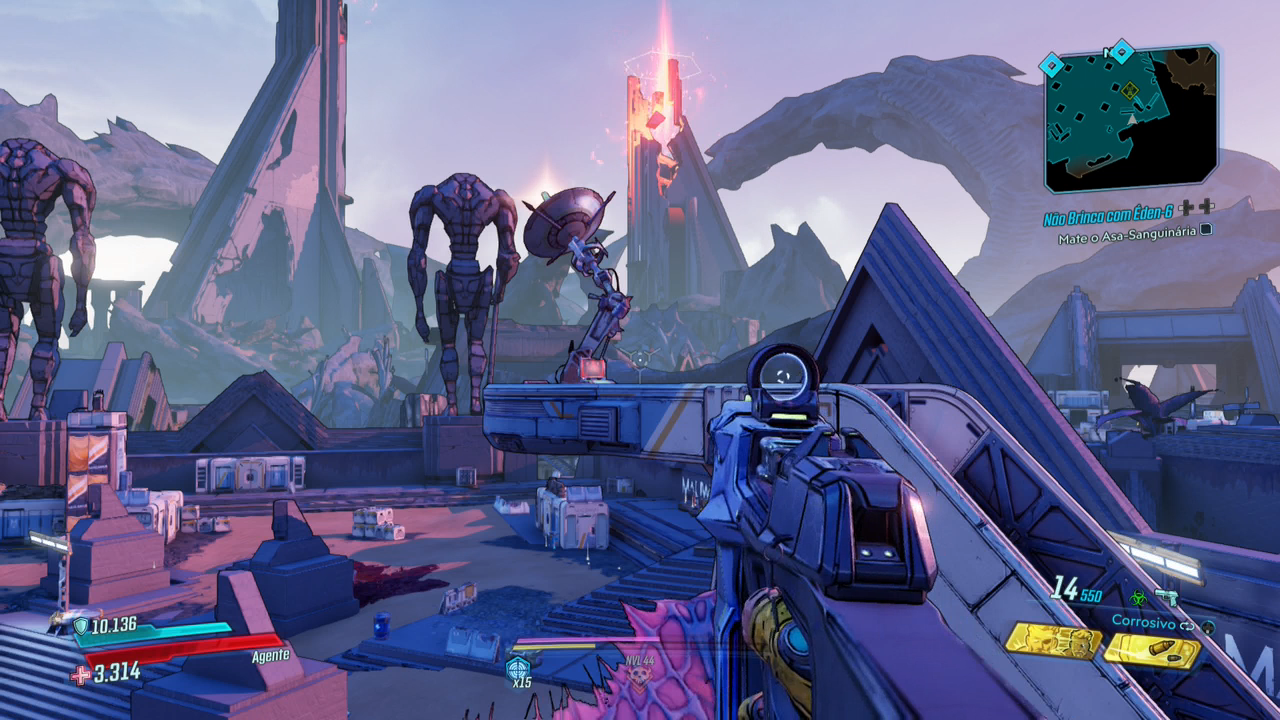Click the green corrosive biohazard icon
Viewport: 1280px width, 720px height.
pyautogui.click(x=1137, y=597)
